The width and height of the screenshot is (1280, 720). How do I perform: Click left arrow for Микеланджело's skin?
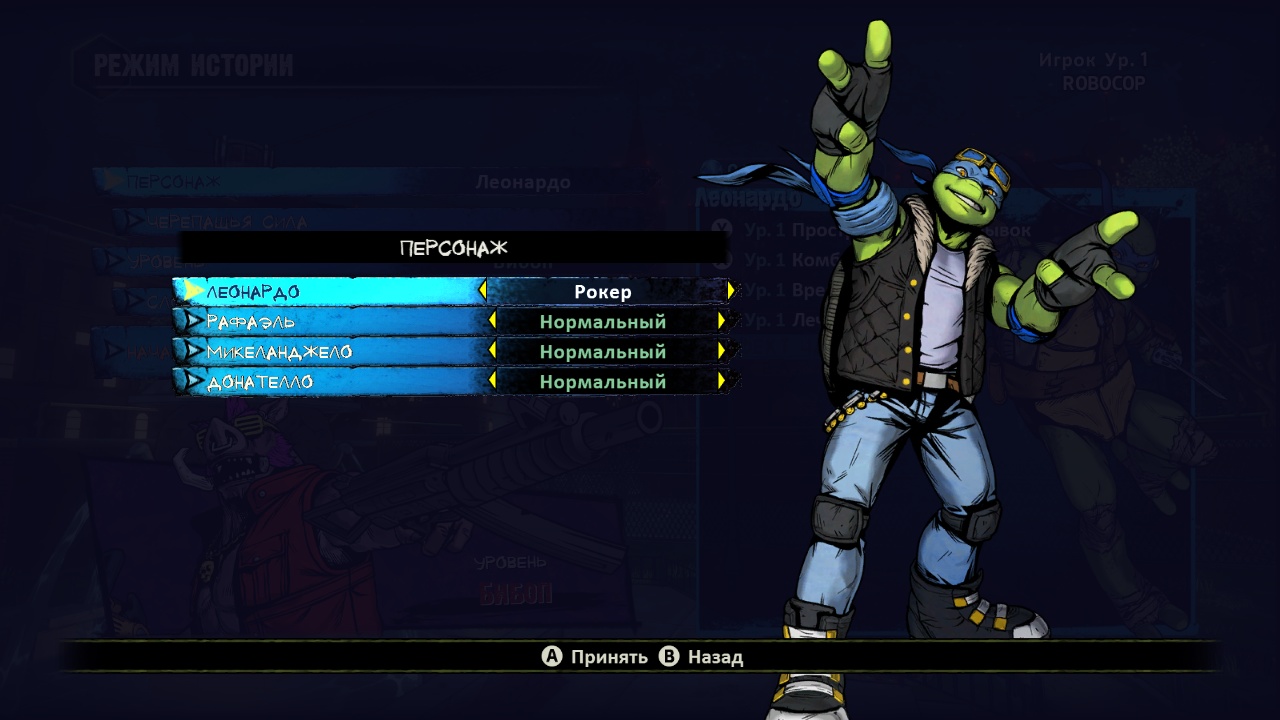pyautogui.click(x=491, y=351)
